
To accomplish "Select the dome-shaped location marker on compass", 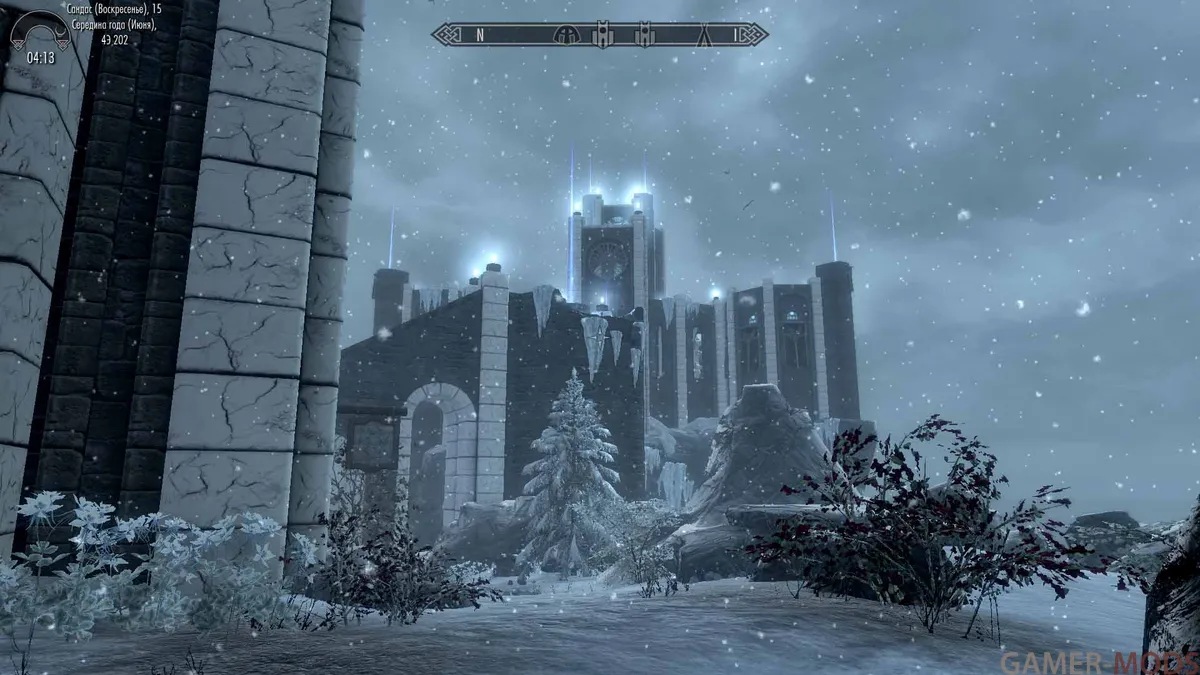I will [566, 35].
